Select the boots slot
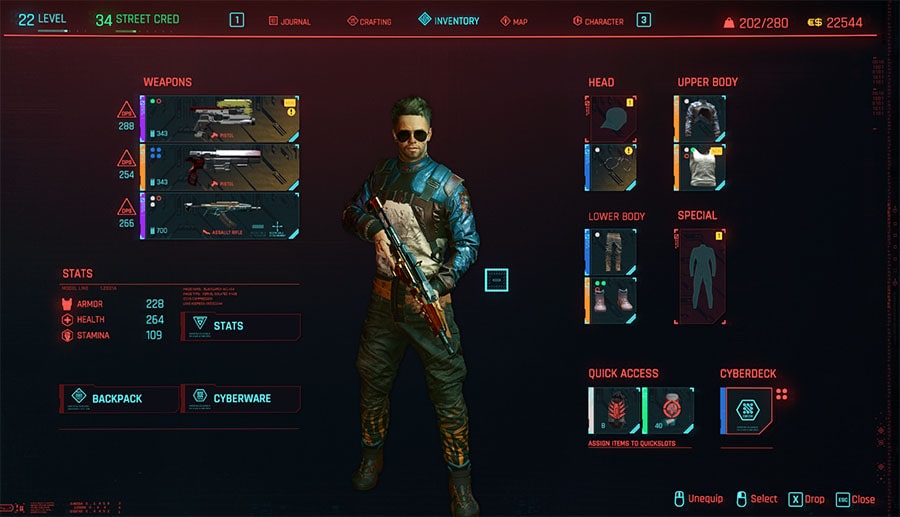900x517 pixels. (611, 300)
